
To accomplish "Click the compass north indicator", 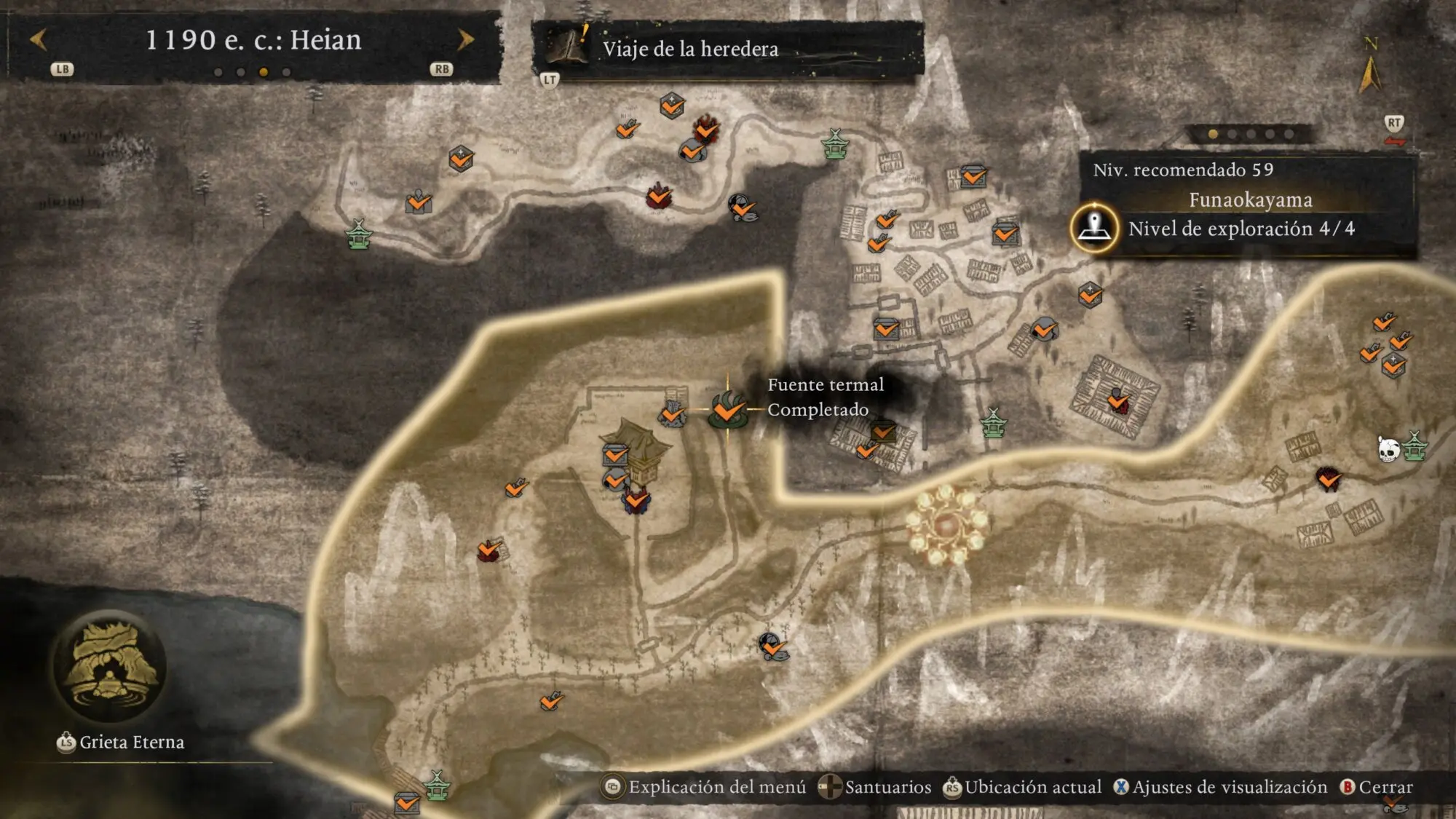I will tap(1370, 67).
